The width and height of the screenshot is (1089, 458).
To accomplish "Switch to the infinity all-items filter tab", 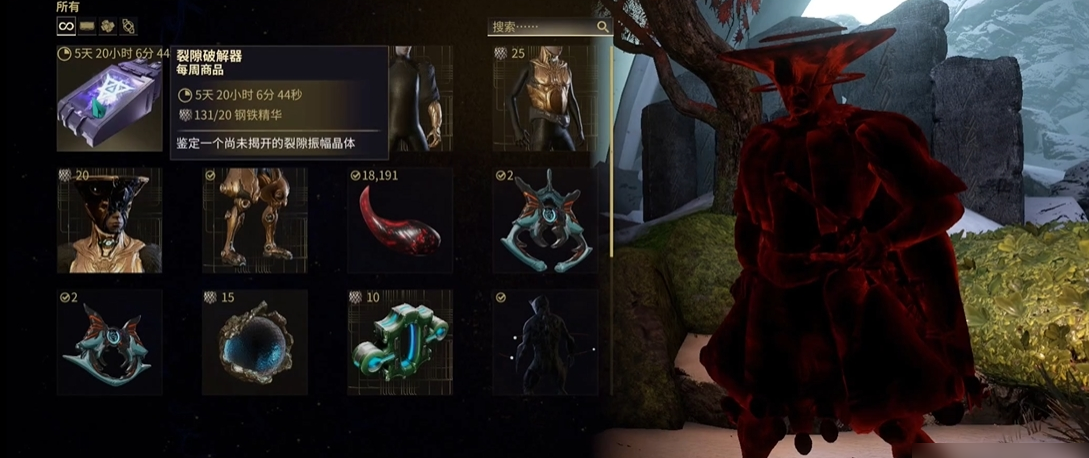I will click(67, 26).
